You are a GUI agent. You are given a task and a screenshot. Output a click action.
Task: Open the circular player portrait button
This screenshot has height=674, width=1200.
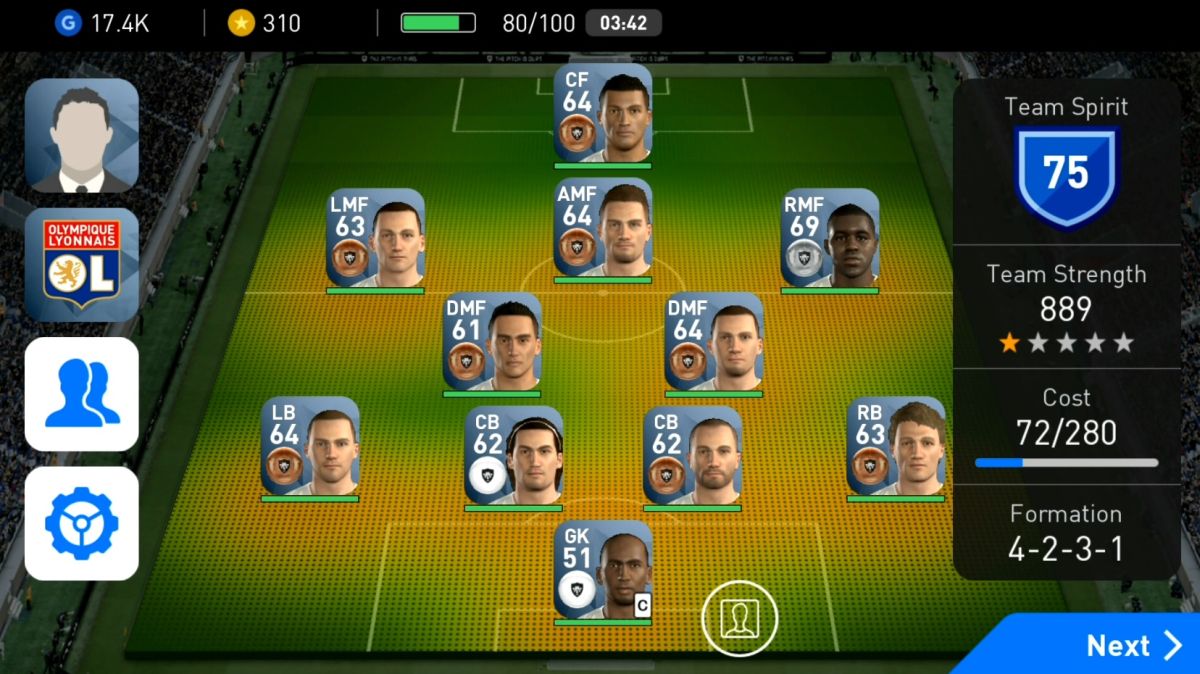739,617
